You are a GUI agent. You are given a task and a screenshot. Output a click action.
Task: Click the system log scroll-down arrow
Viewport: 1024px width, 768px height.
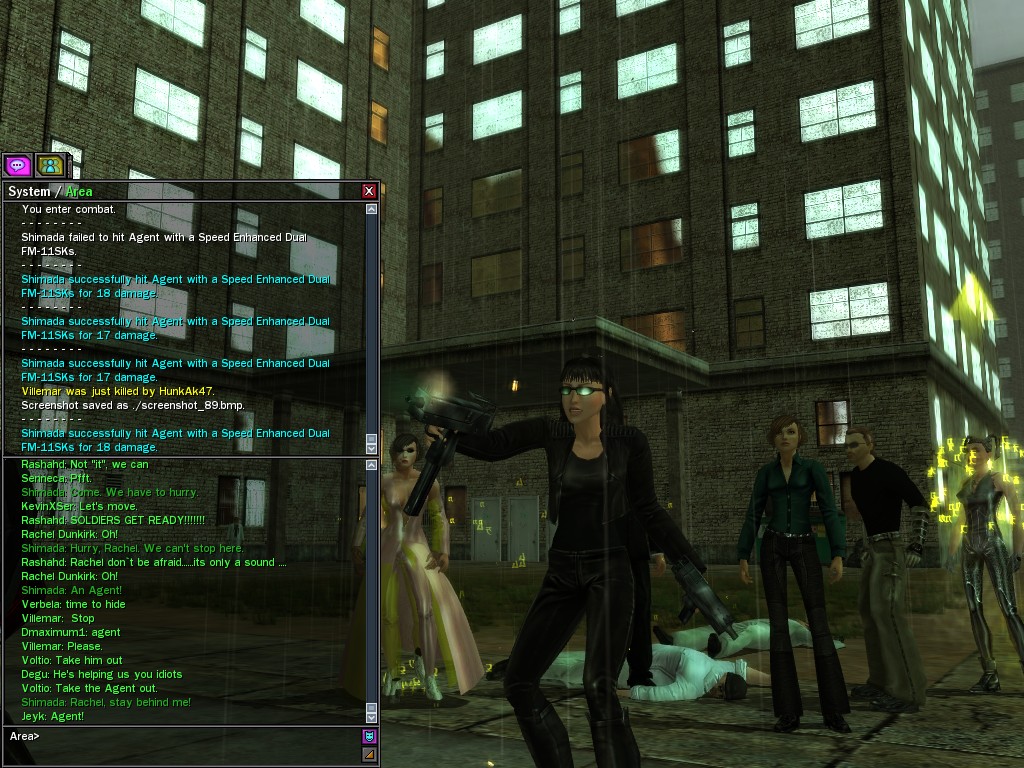[372, 448]
